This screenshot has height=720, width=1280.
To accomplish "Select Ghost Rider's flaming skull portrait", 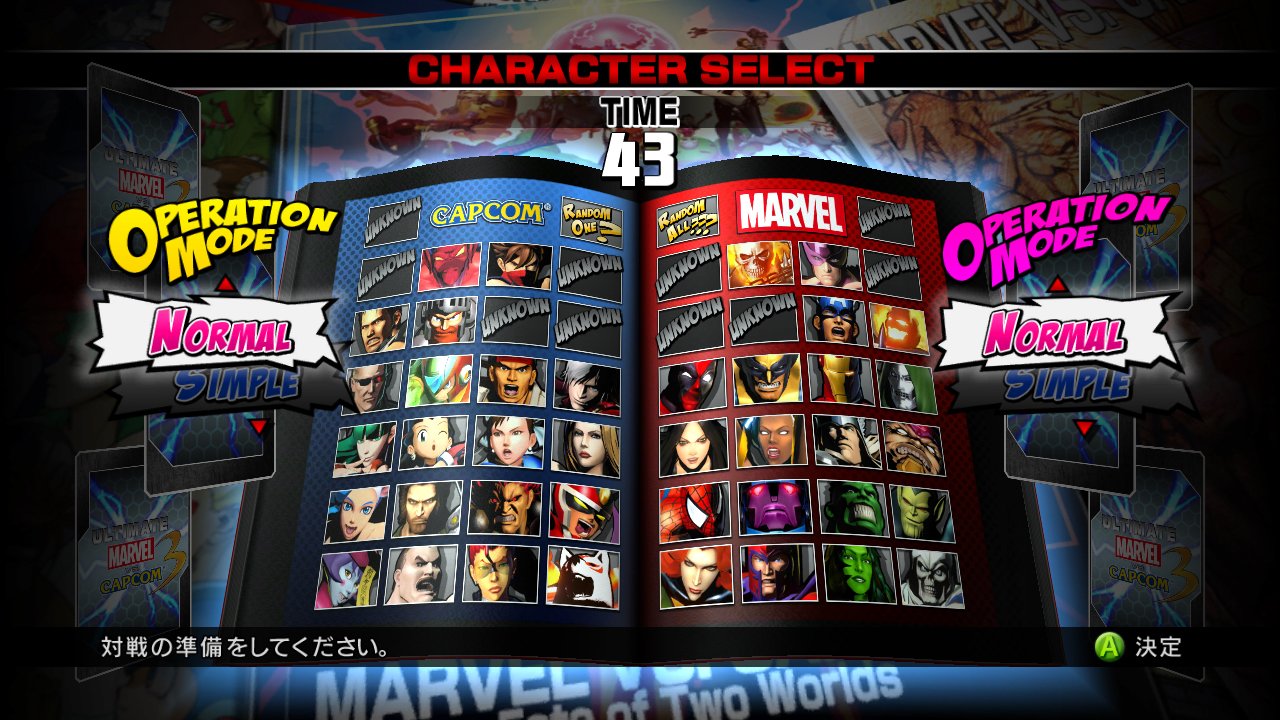I will coord(760,264).
